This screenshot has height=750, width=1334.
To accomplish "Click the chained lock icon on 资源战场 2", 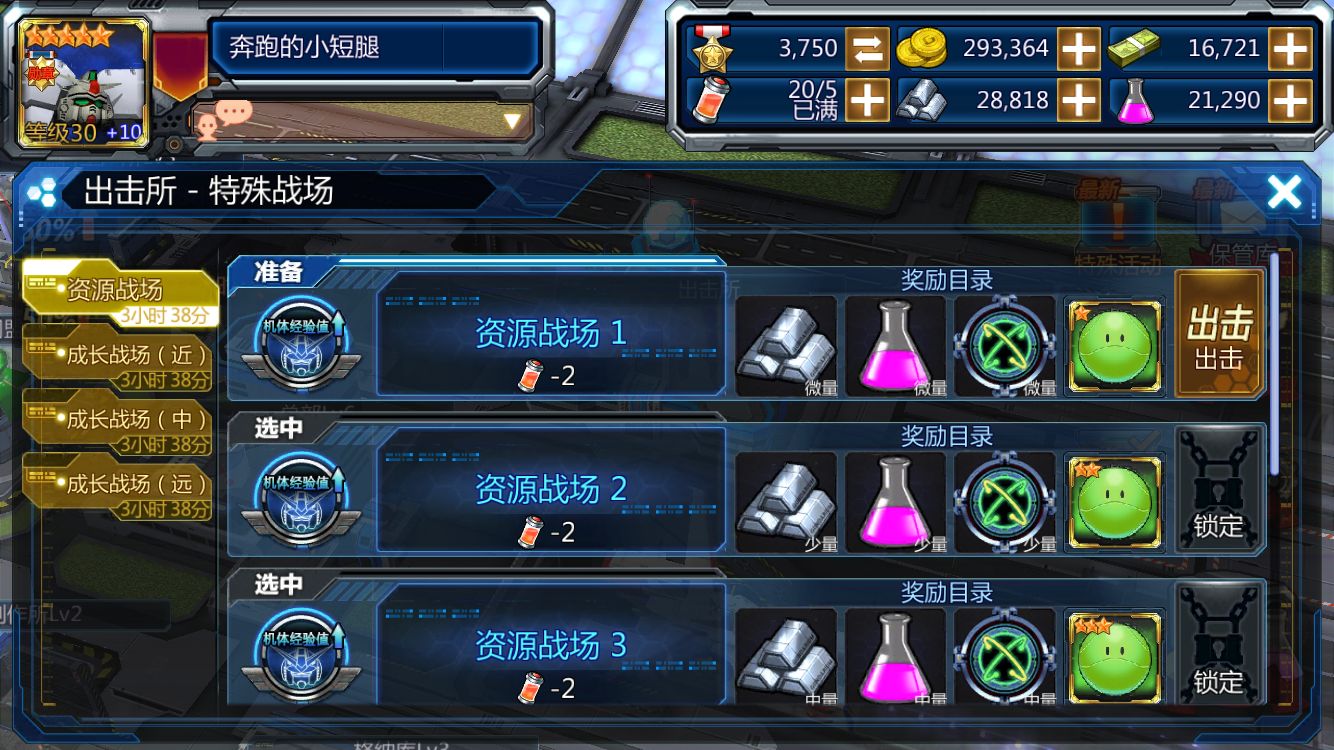I will click(x=1218, y=490).
